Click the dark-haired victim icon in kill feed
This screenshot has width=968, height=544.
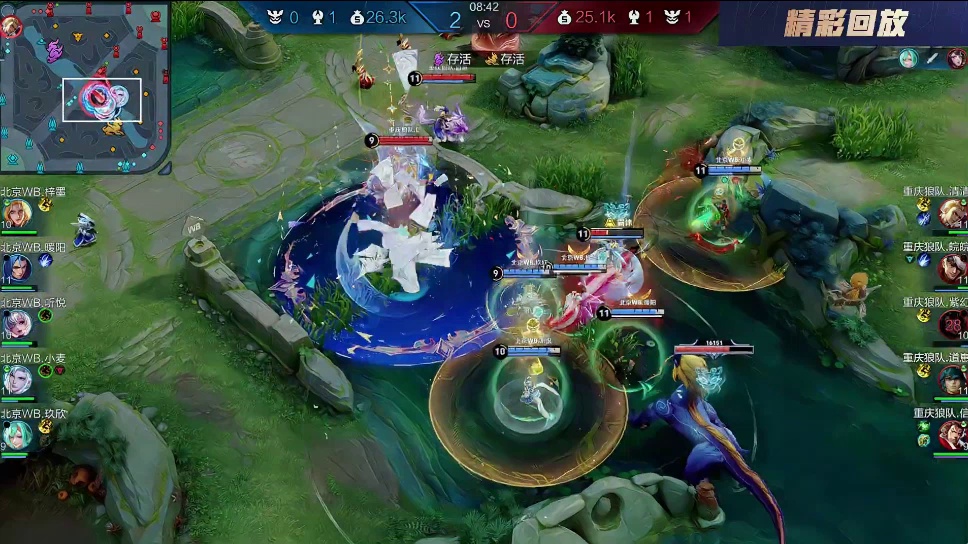pos(956,58)
